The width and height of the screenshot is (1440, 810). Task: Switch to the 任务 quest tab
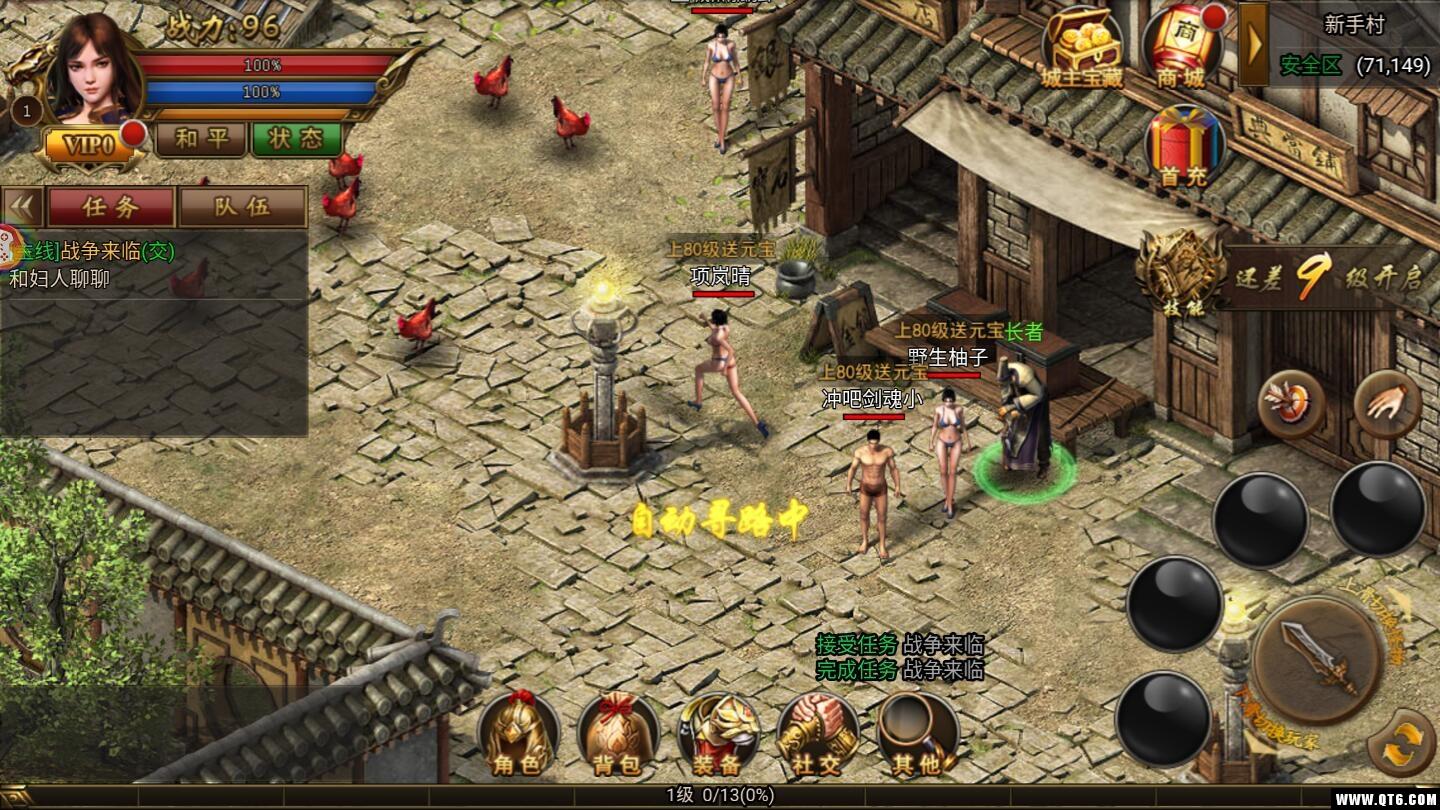coord(111,207)
